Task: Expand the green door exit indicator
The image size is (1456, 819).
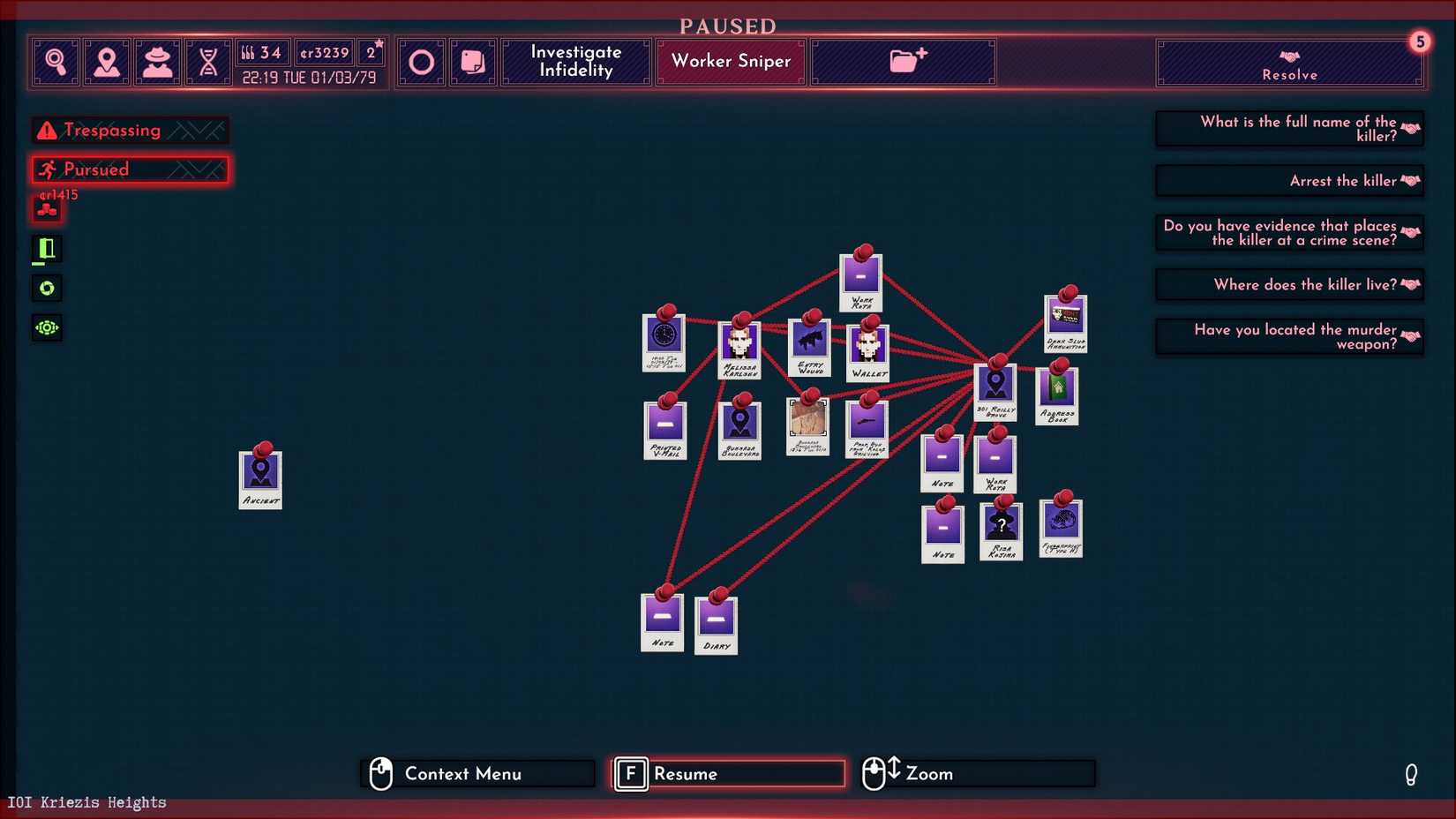Action: pyautogui.click(x=46, y=249)
